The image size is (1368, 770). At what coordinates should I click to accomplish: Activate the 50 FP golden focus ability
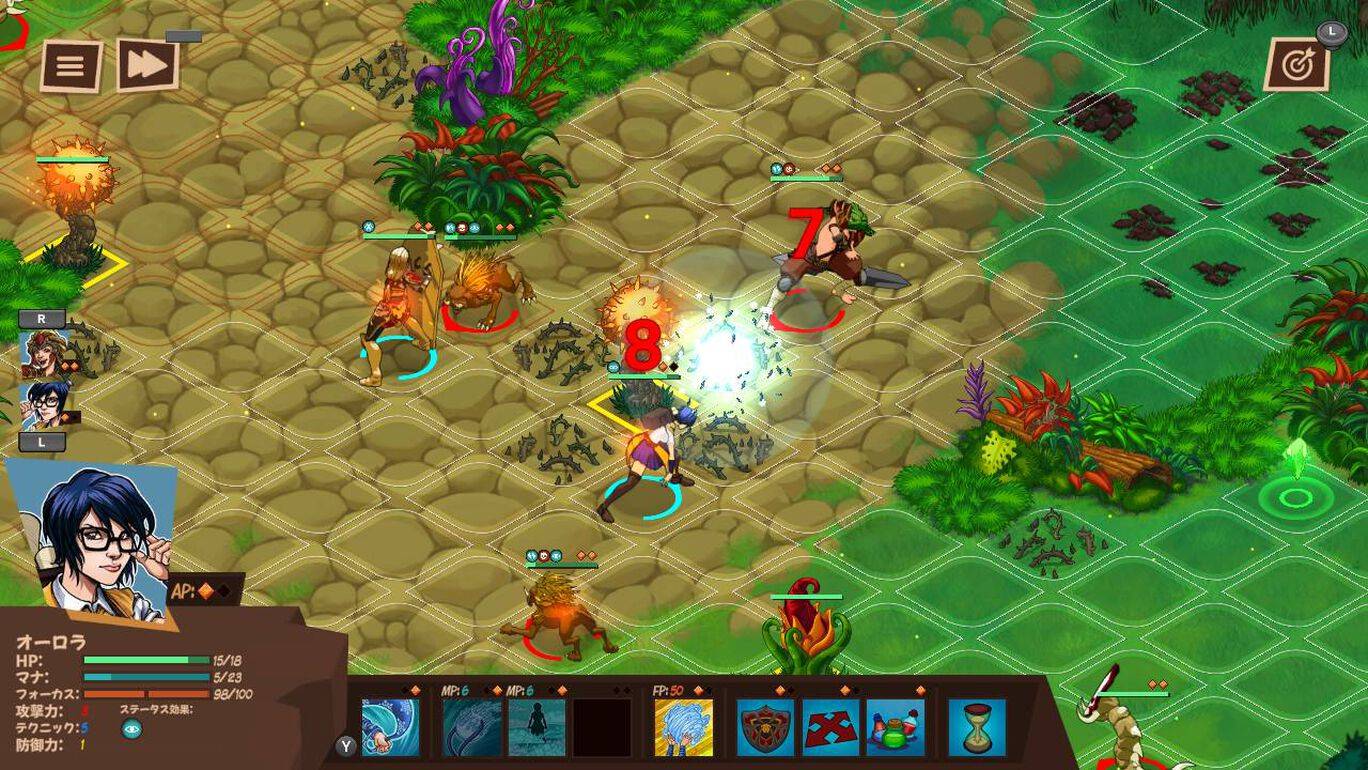click(x=684, y=727)
